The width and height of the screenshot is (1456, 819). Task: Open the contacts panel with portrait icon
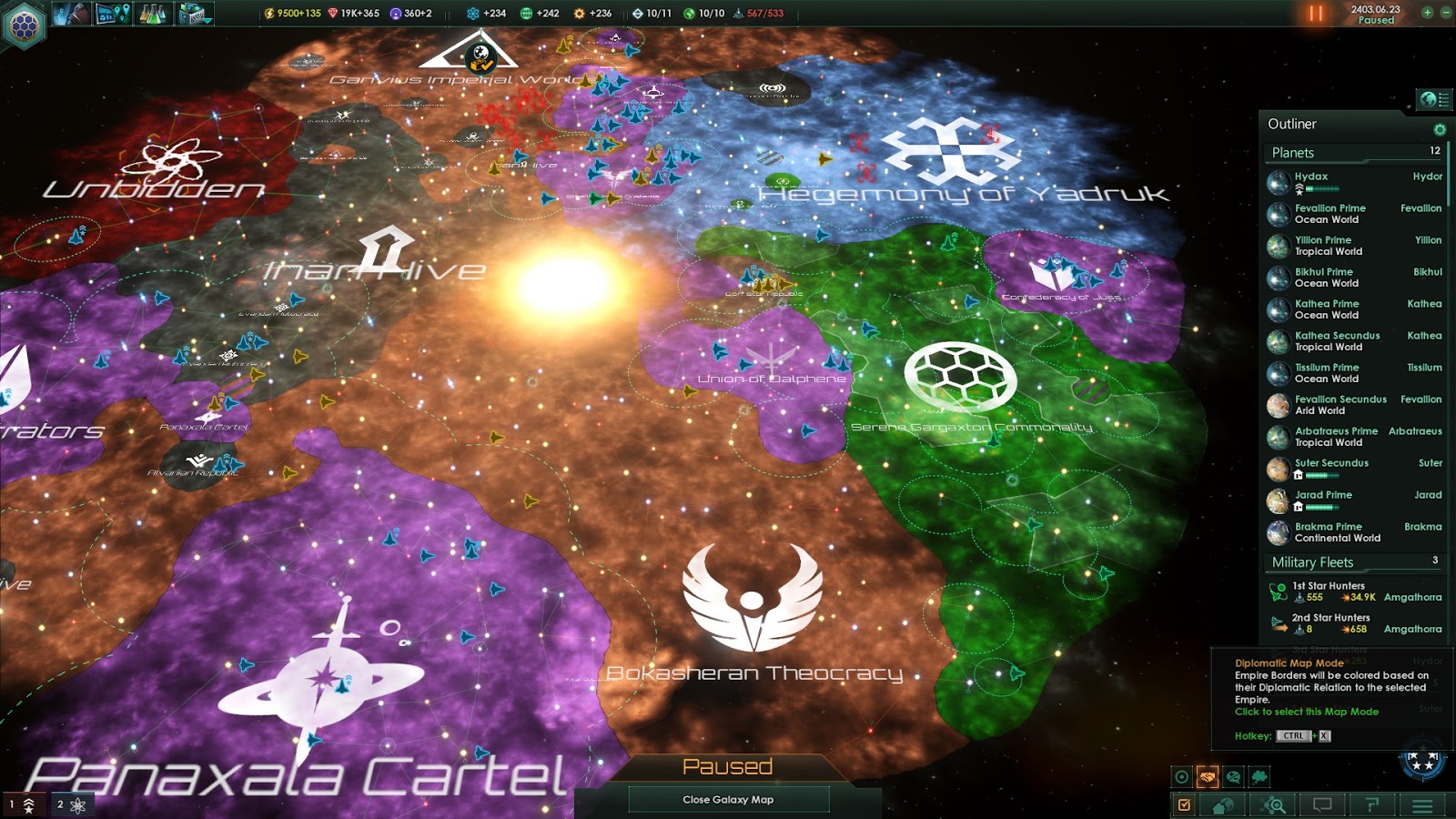click(70, 14)
